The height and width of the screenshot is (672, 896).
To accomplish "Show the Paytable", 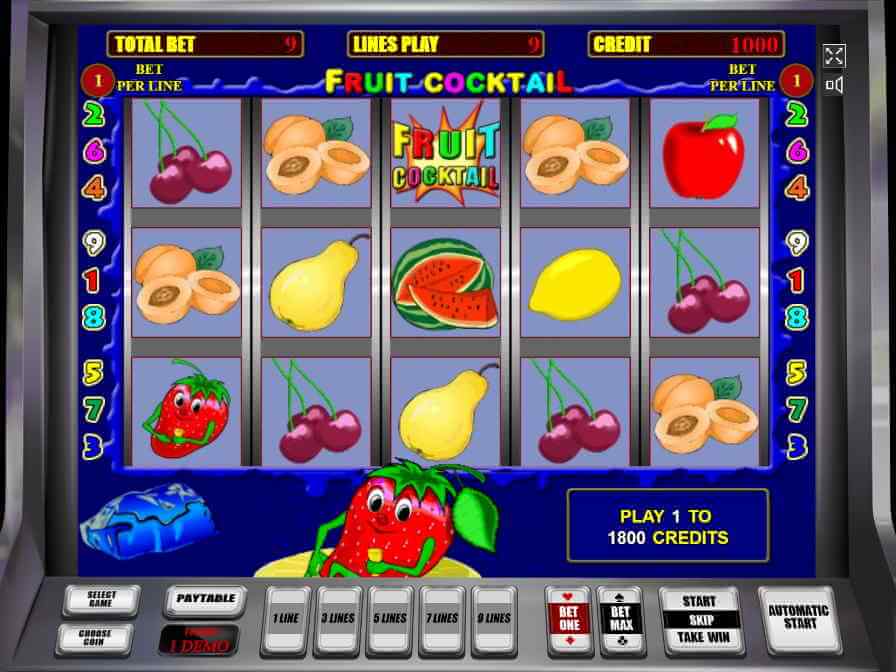I will tap(205, 600).
